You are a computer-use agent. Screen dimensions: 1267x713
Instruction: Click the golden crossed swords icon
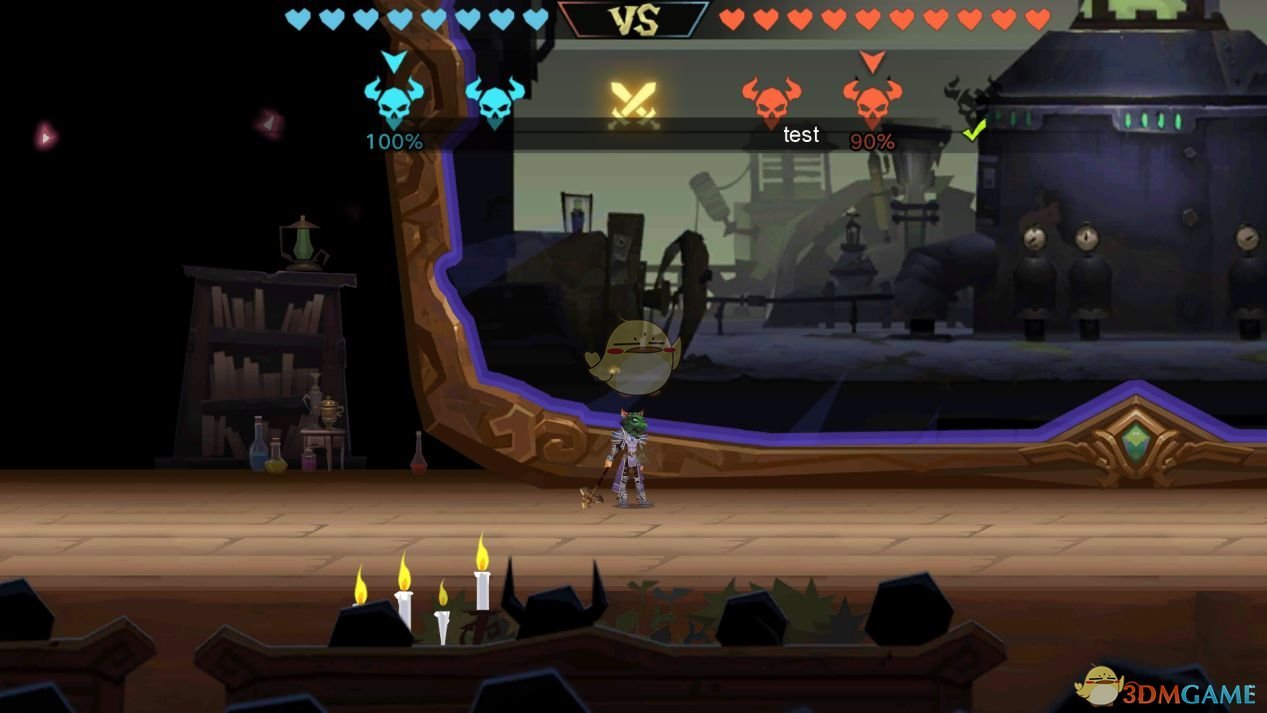coord(634,103)
